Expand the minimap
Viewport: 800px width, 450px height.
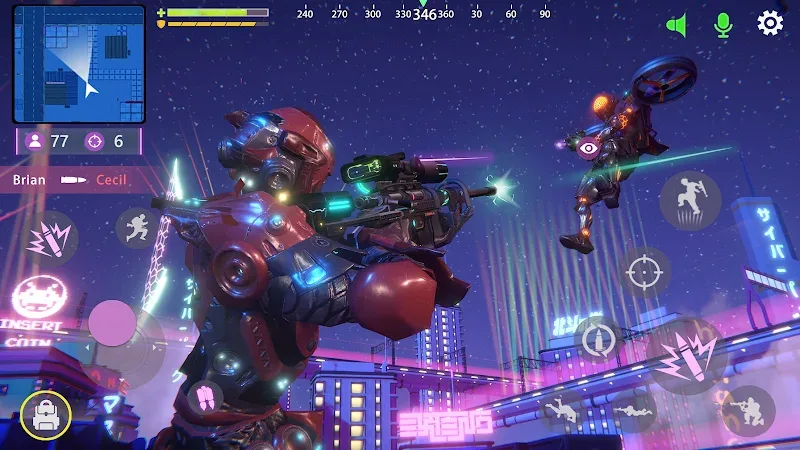[x=79, y=63]
